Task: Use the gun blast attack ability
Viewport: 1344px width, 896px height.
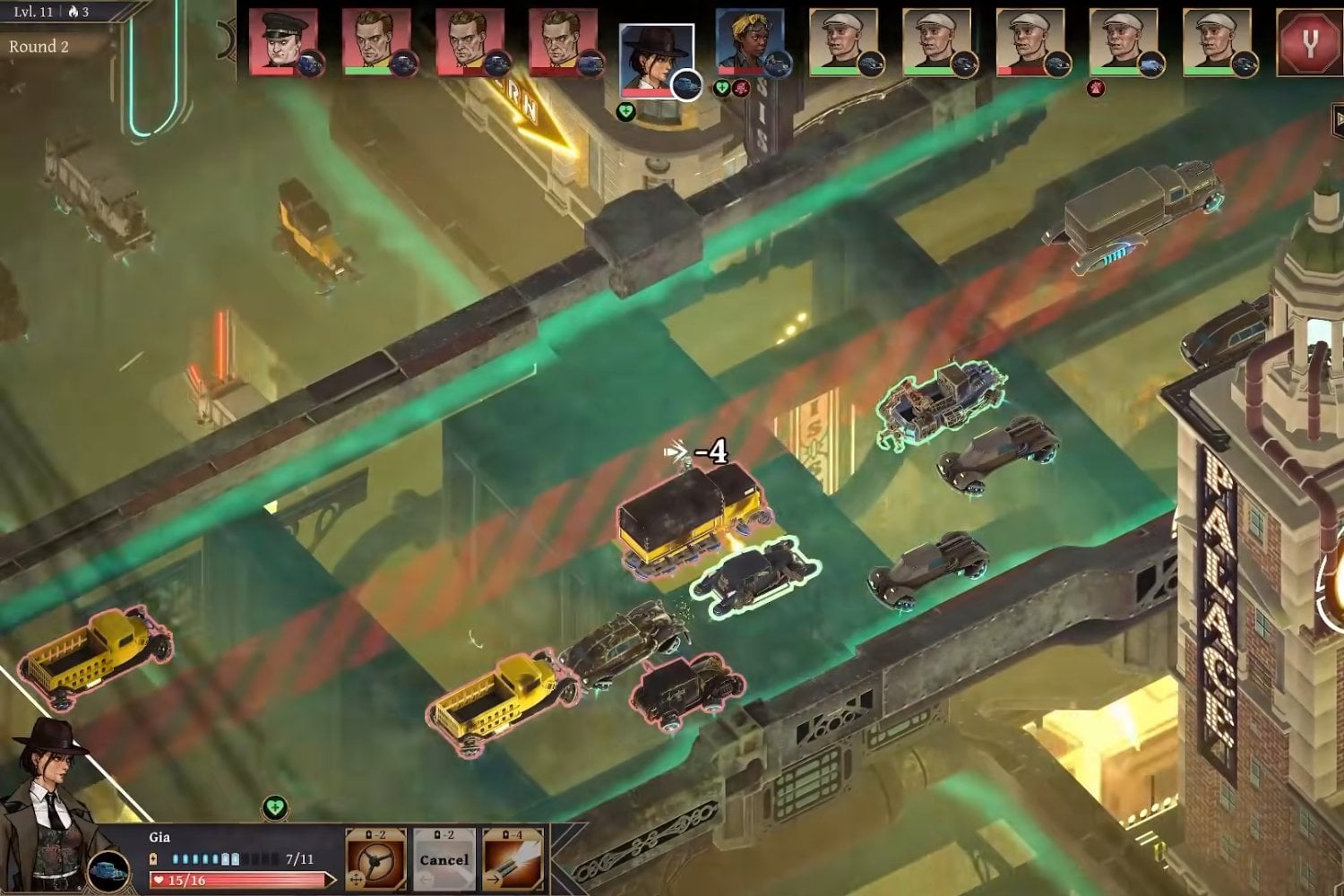Action: click(513, 860)
